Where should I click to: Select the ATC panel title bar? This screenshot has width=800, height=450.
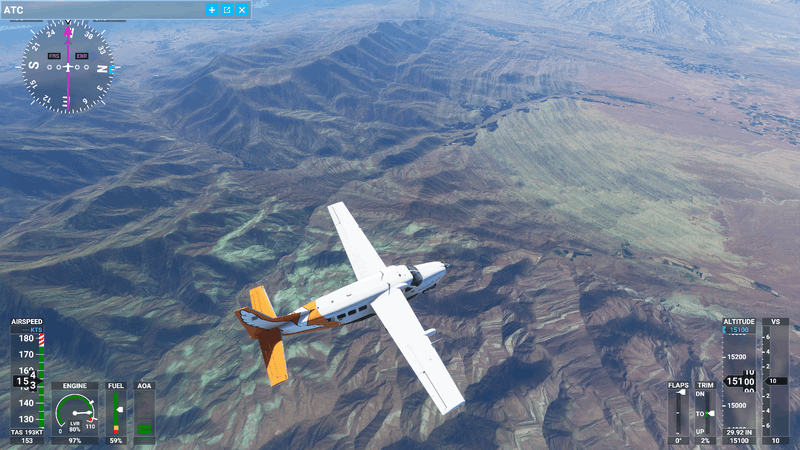[x=100, y=10]
